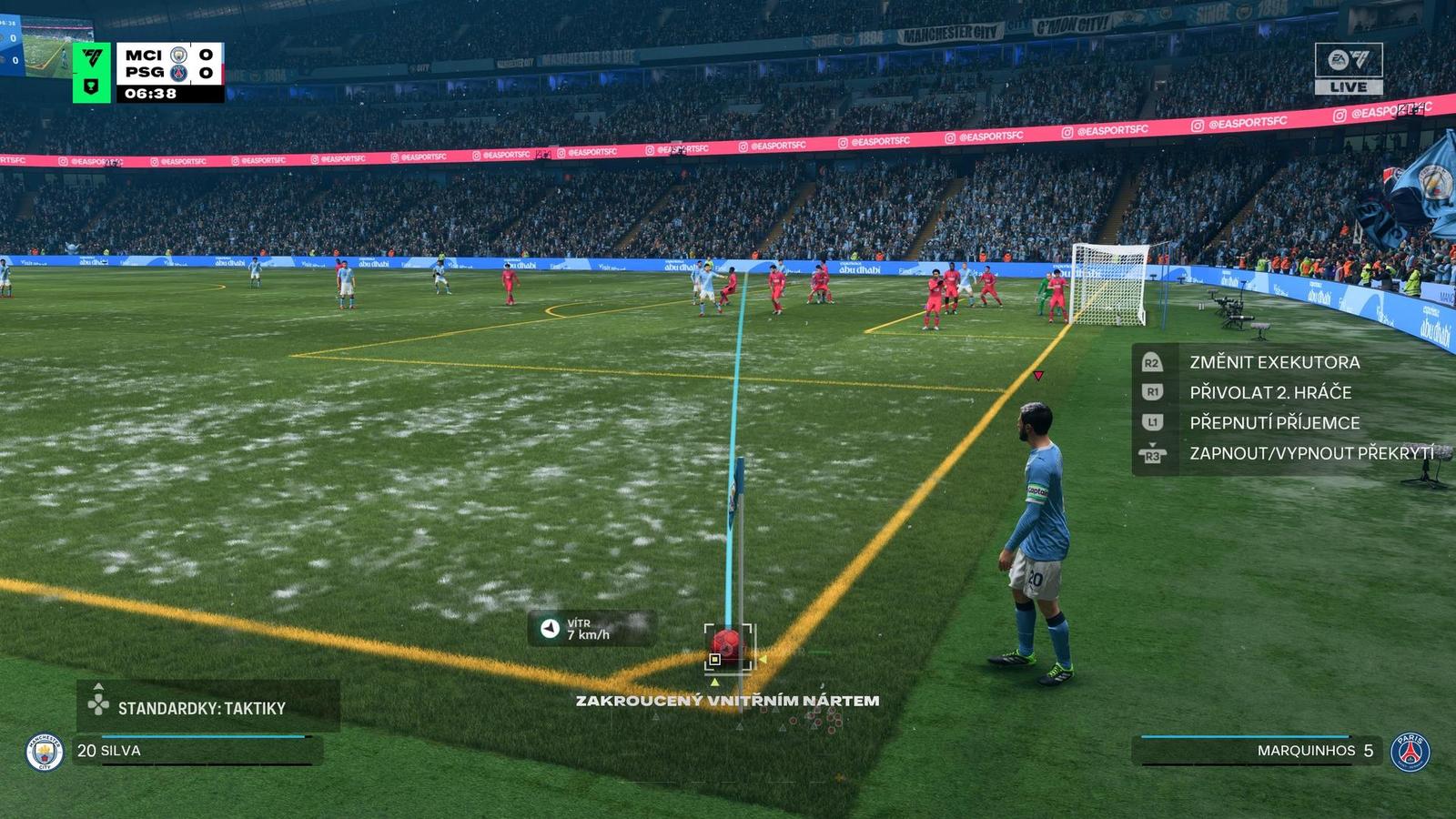Click the ball inside the targeting reticle
The image size is (1456, 819).
(x=725, y=643)
